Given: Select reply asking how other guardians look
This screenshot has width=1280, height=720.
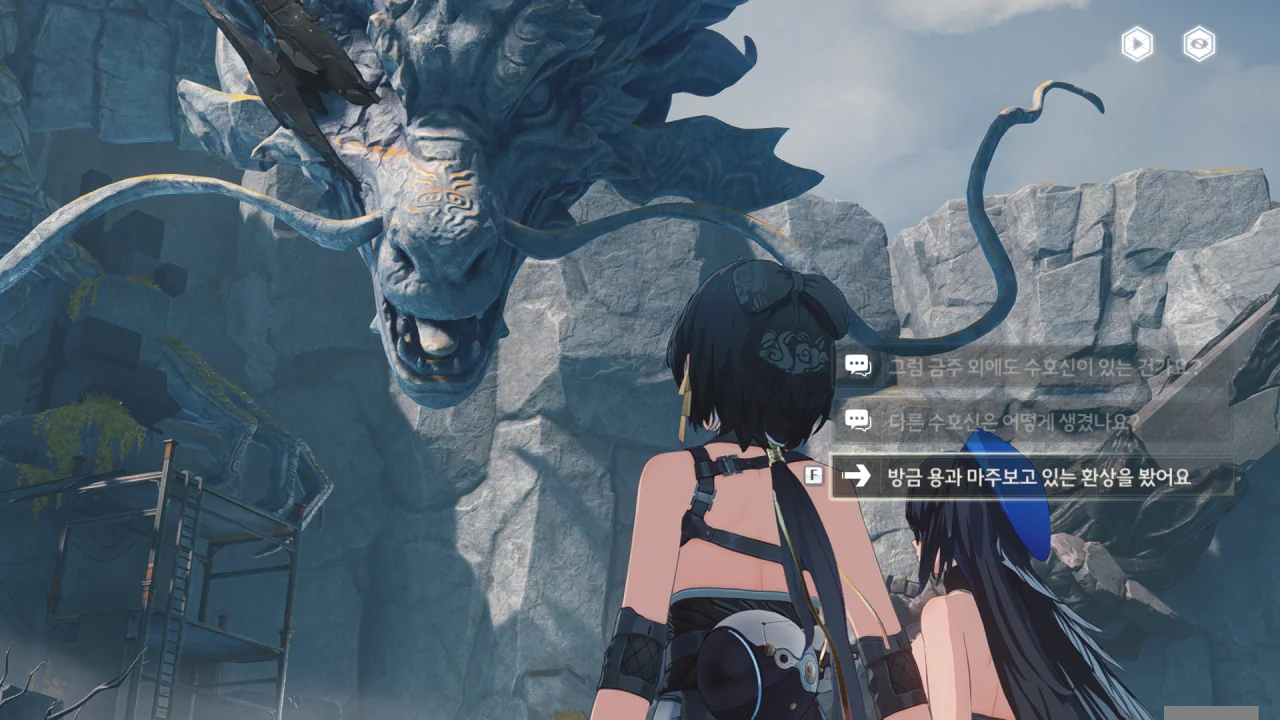Looking at the screenshot, I should point(1012,421).
